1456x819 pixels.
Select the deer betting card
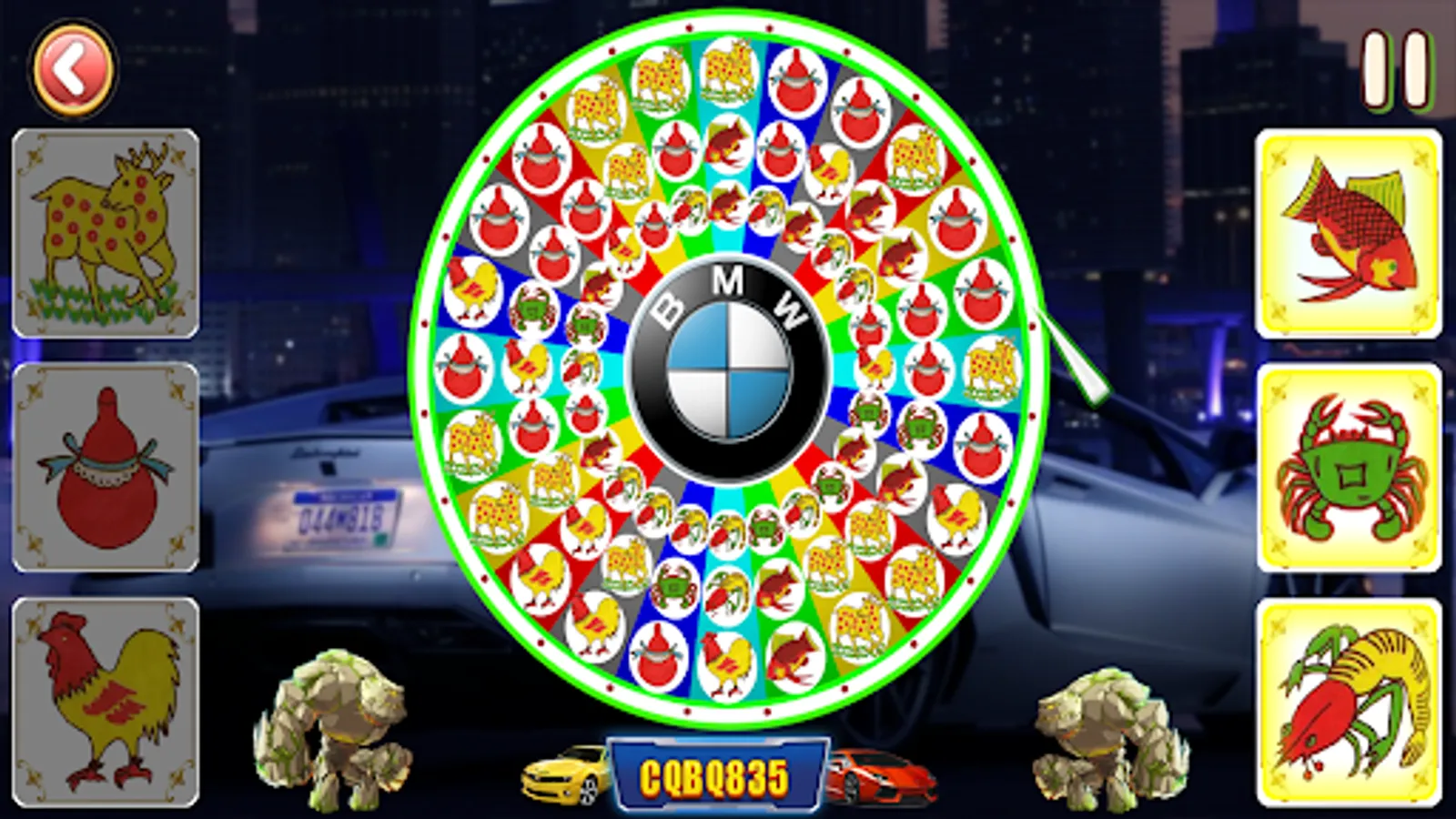pyautogui.click(x=105, y=232)
